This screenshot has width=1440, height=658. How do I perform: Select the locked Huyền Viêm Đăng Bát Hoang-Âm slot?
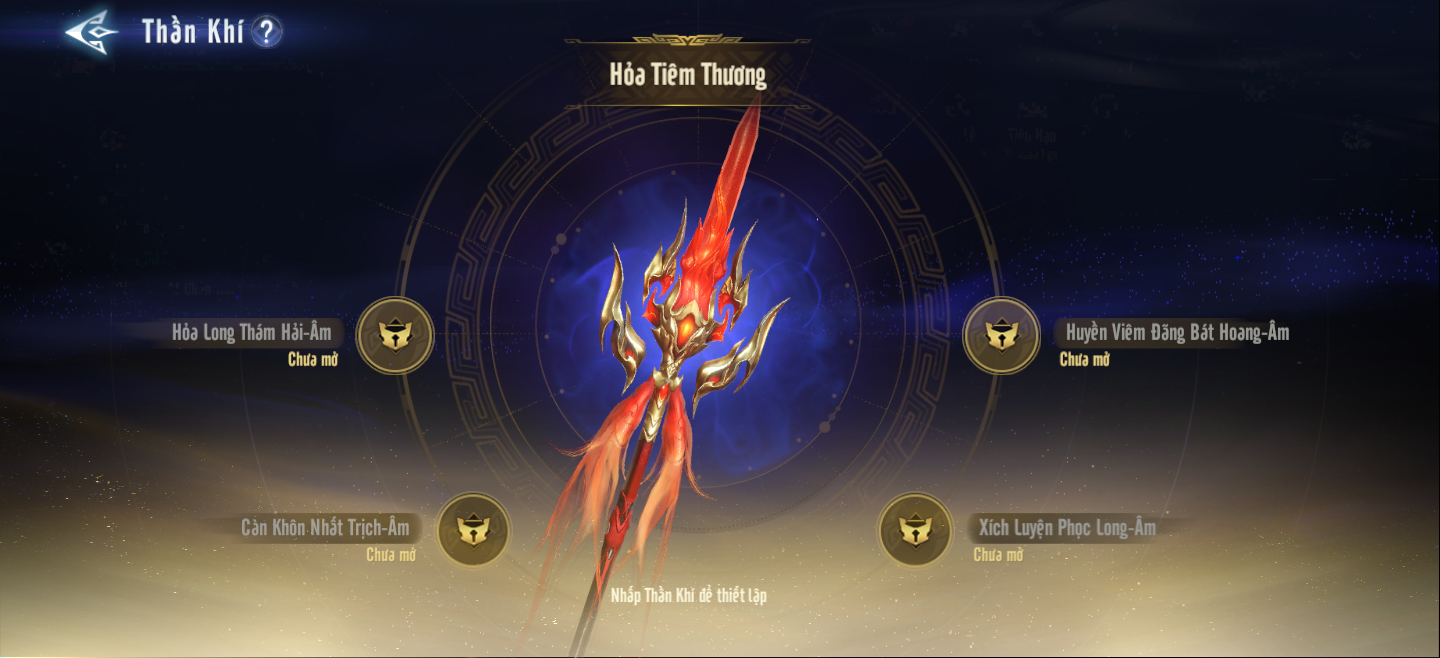pos(1001,336)
